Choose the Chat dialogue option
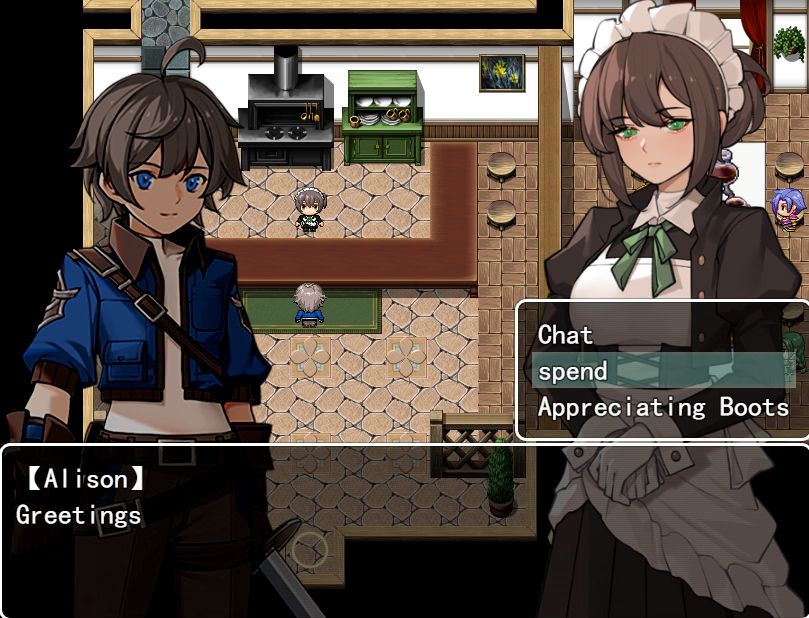 (566, 335)
